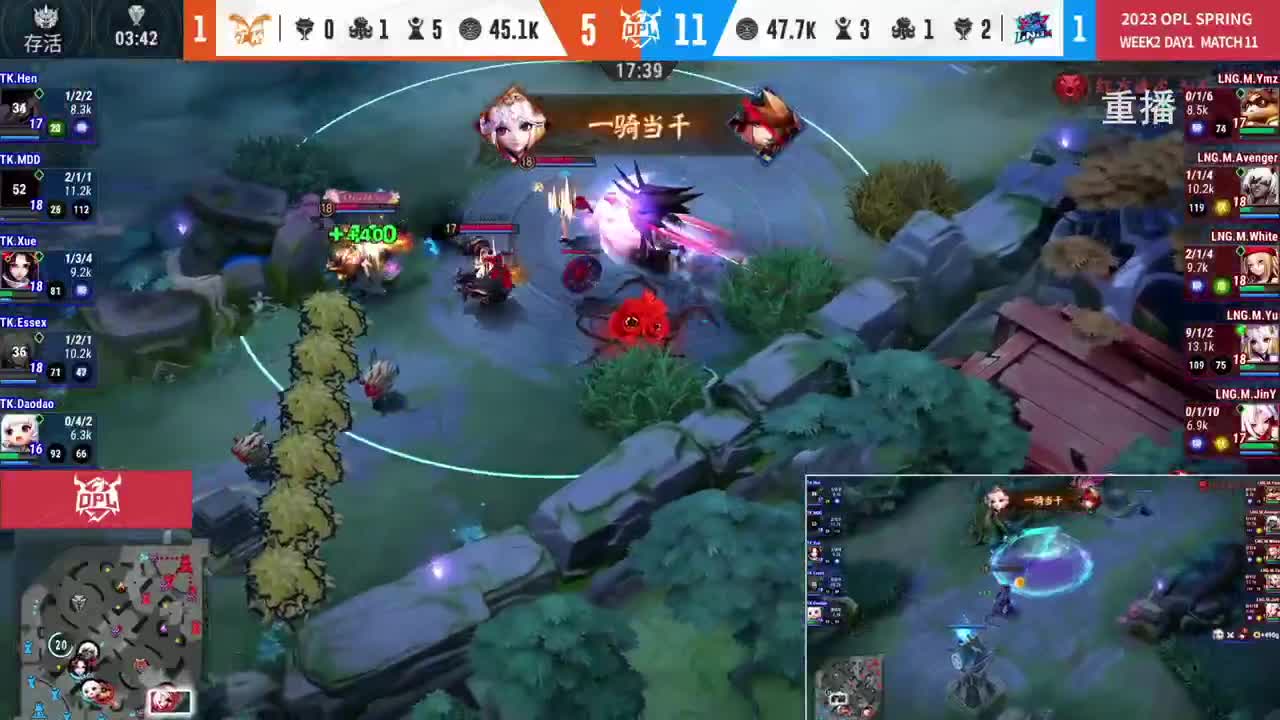Click the OPL logo banner above the minimap

[x=96, y=499]
